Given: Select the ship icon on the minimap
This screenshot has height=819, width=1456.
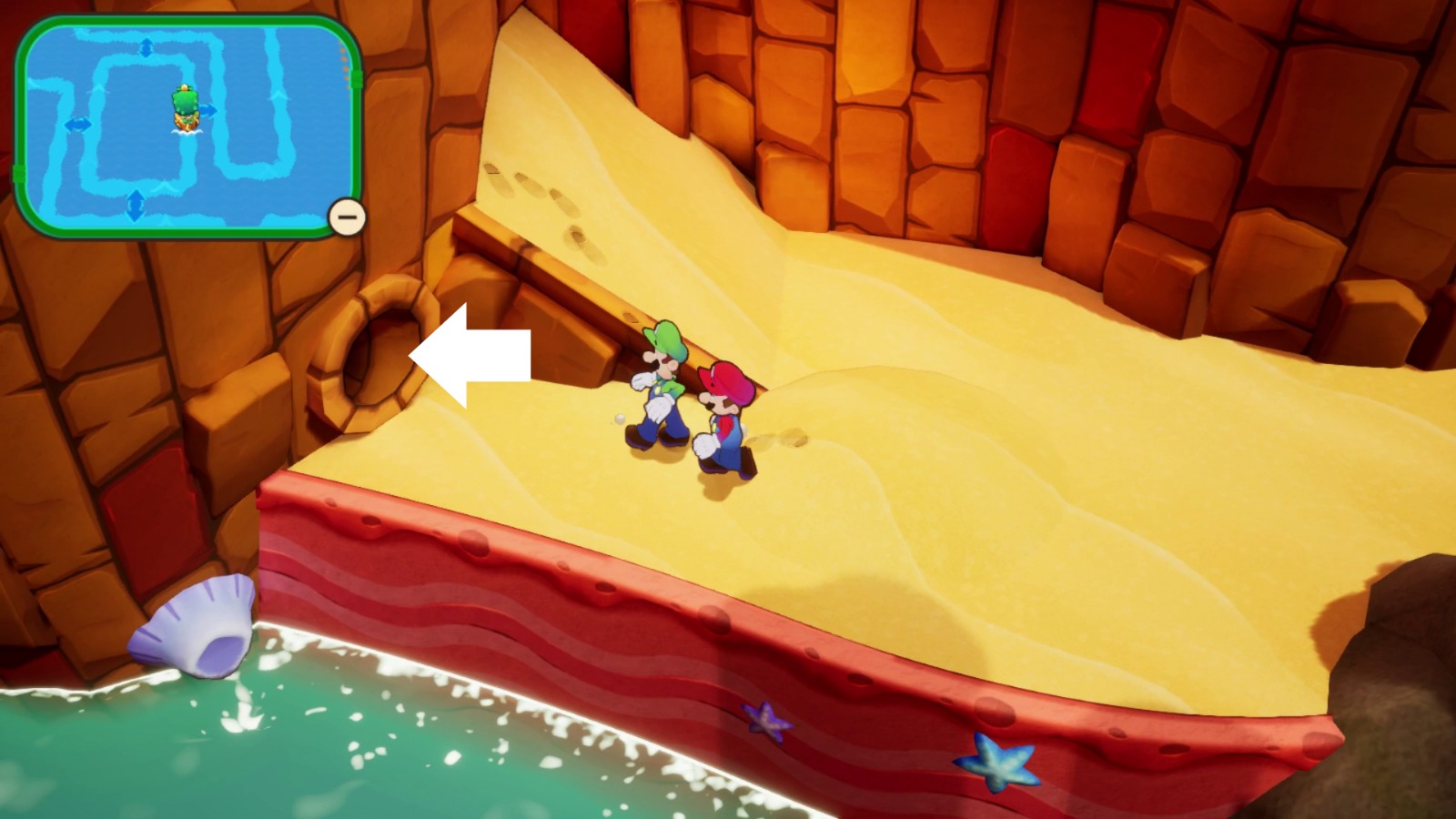Looking at the screenshot, I should 186,107.
